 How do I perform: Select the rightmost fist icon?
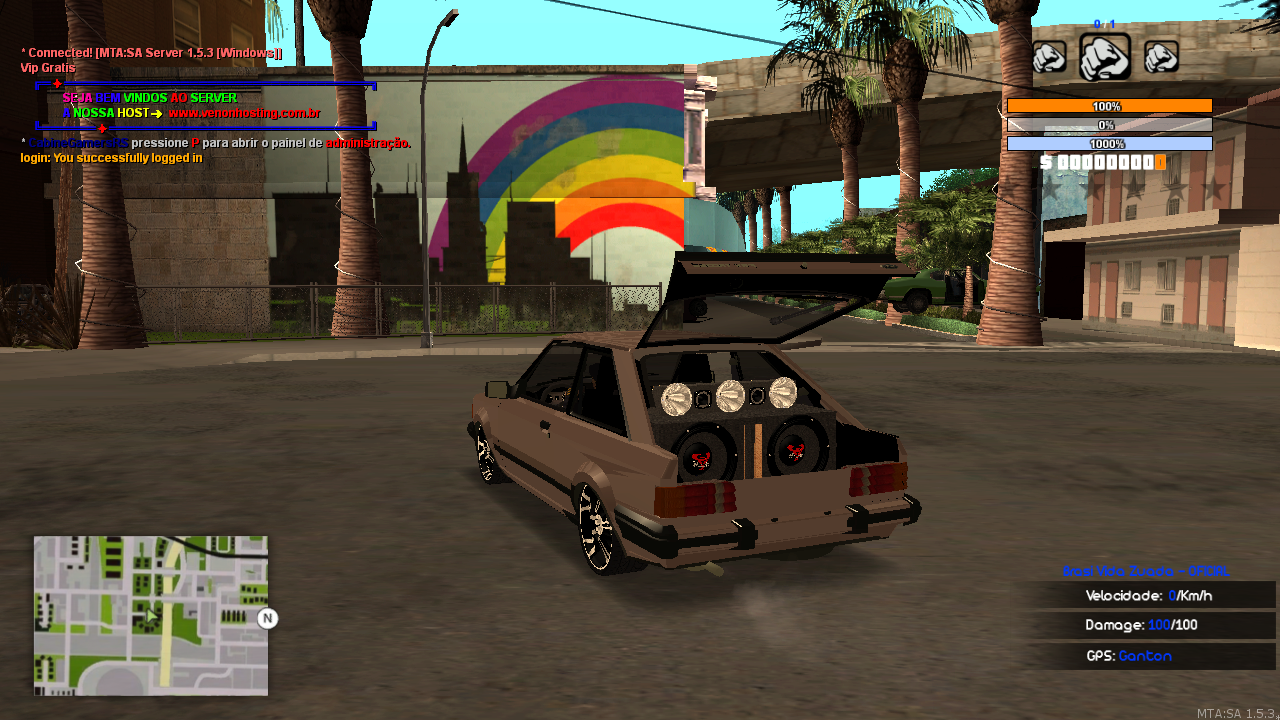[x=1159, y=57]
